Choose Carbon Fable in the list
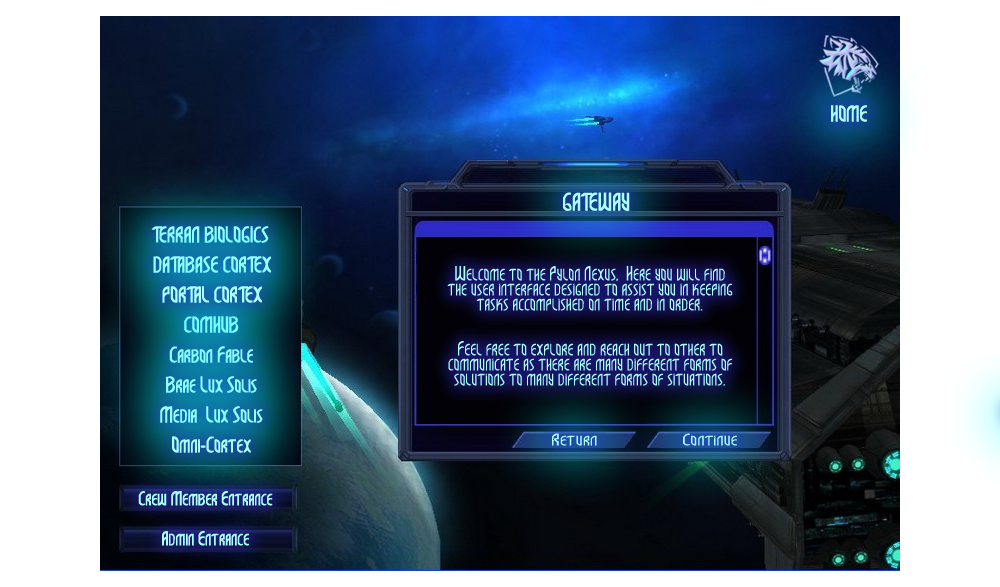Screen dimensions: 1000x587 [x=211, y=355]
